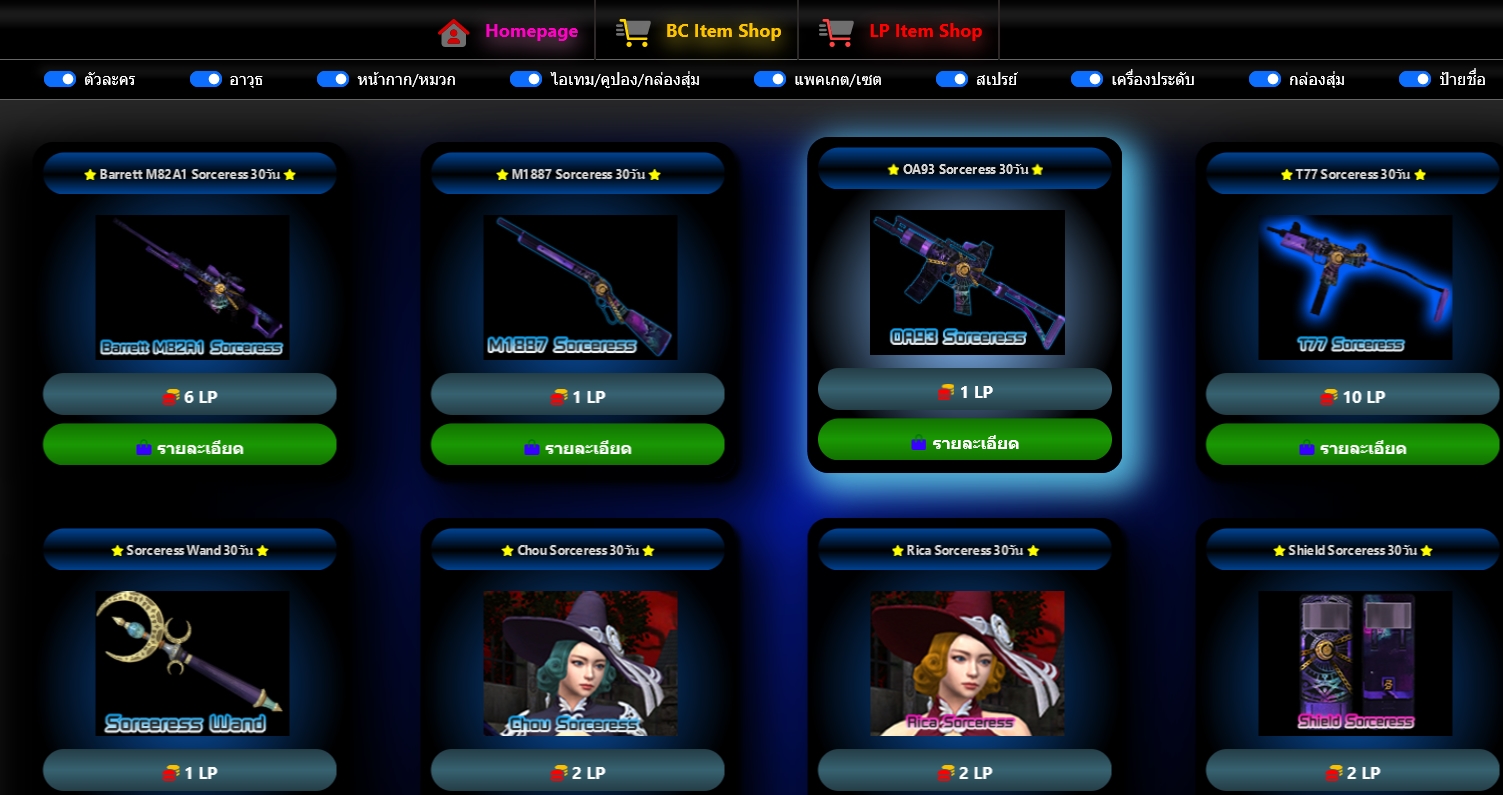Toggle the อาวุธ weapon filter
The height and width of the screenshot is (795, 1503).
206,79
